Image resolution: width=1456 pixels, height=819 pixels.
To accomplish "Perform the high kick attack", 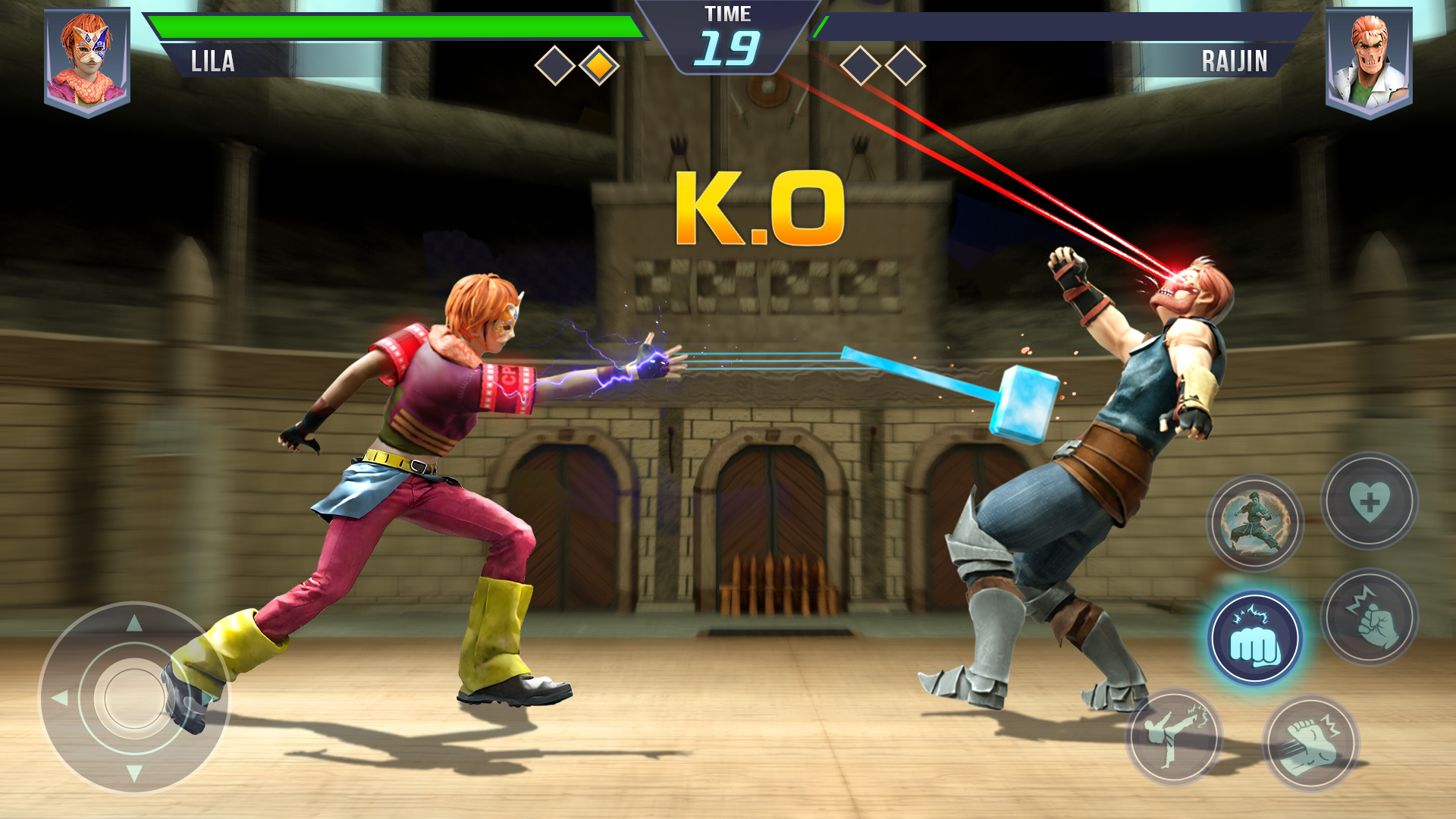I will pyautogui.click(x=1174, y=736).
